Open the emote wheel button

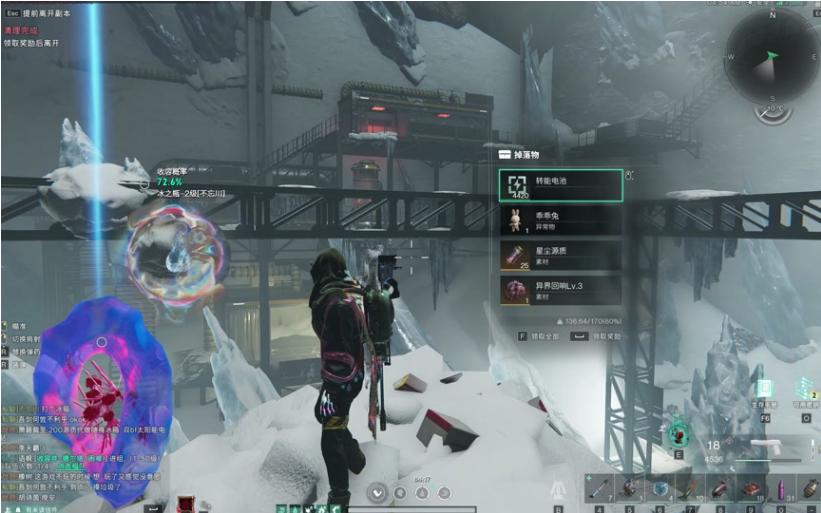point(377,492)
